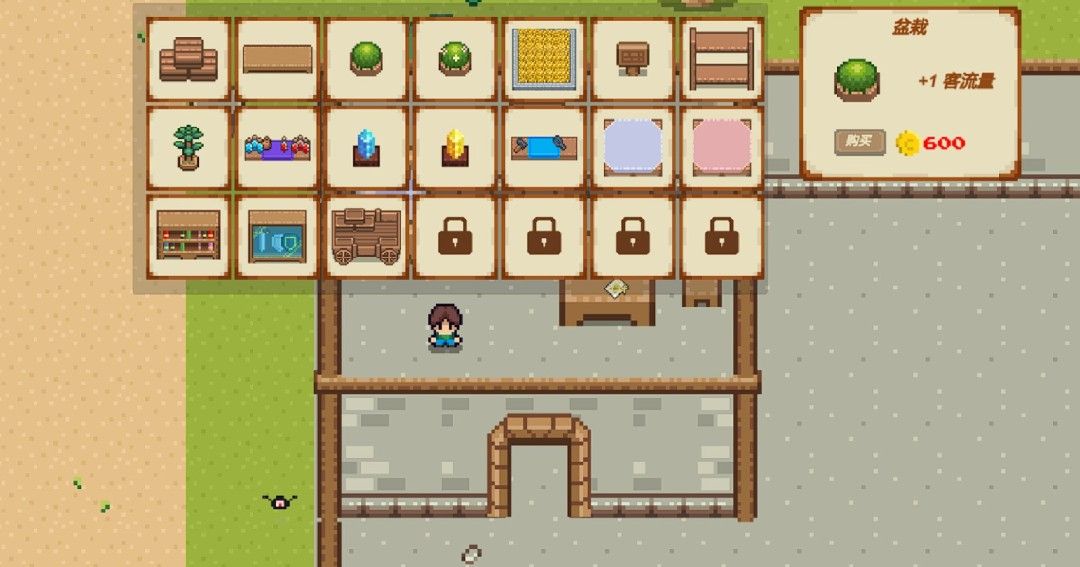
Task: Select the wooden merchant cart
Action: pos(366,236)
